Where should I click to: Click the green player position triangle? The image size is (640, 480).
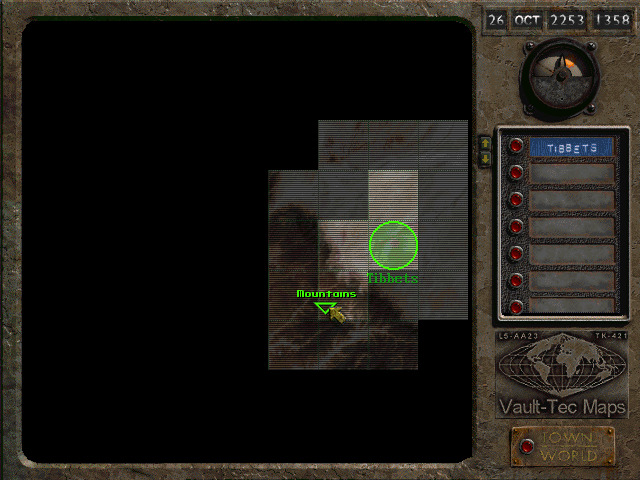point(323,307)
